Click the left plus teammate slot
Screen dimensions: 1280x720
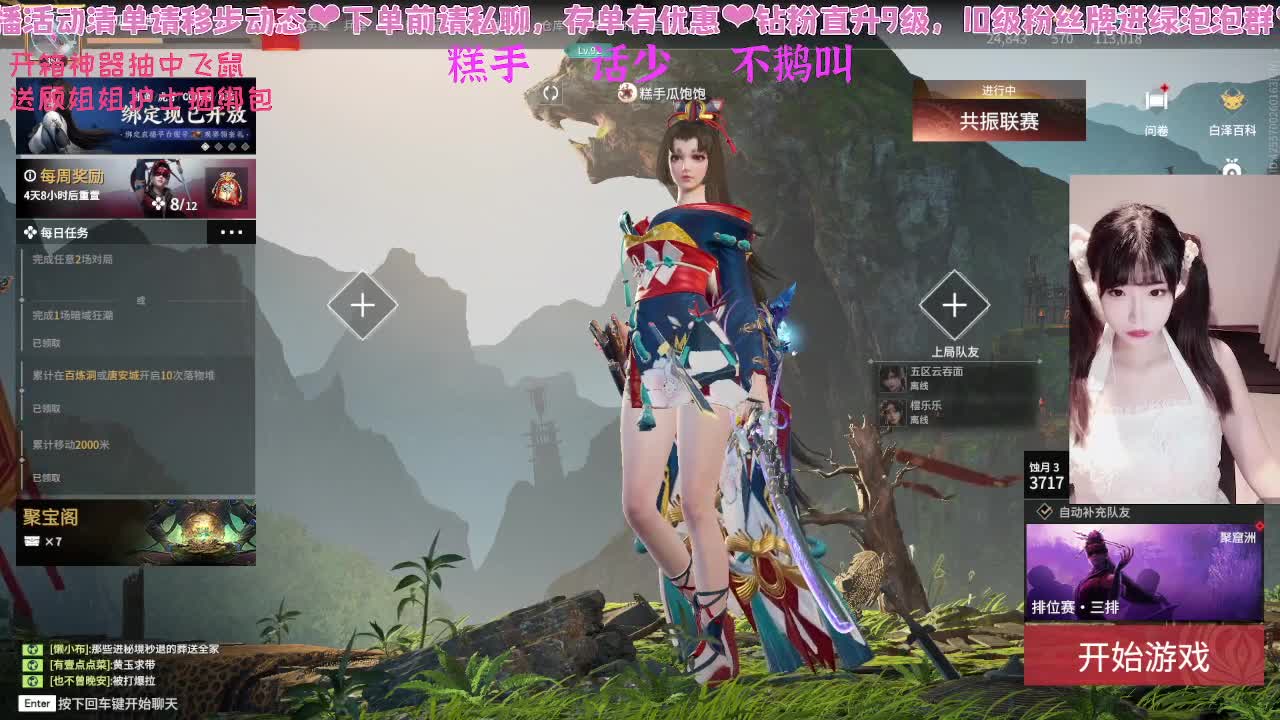362,305
